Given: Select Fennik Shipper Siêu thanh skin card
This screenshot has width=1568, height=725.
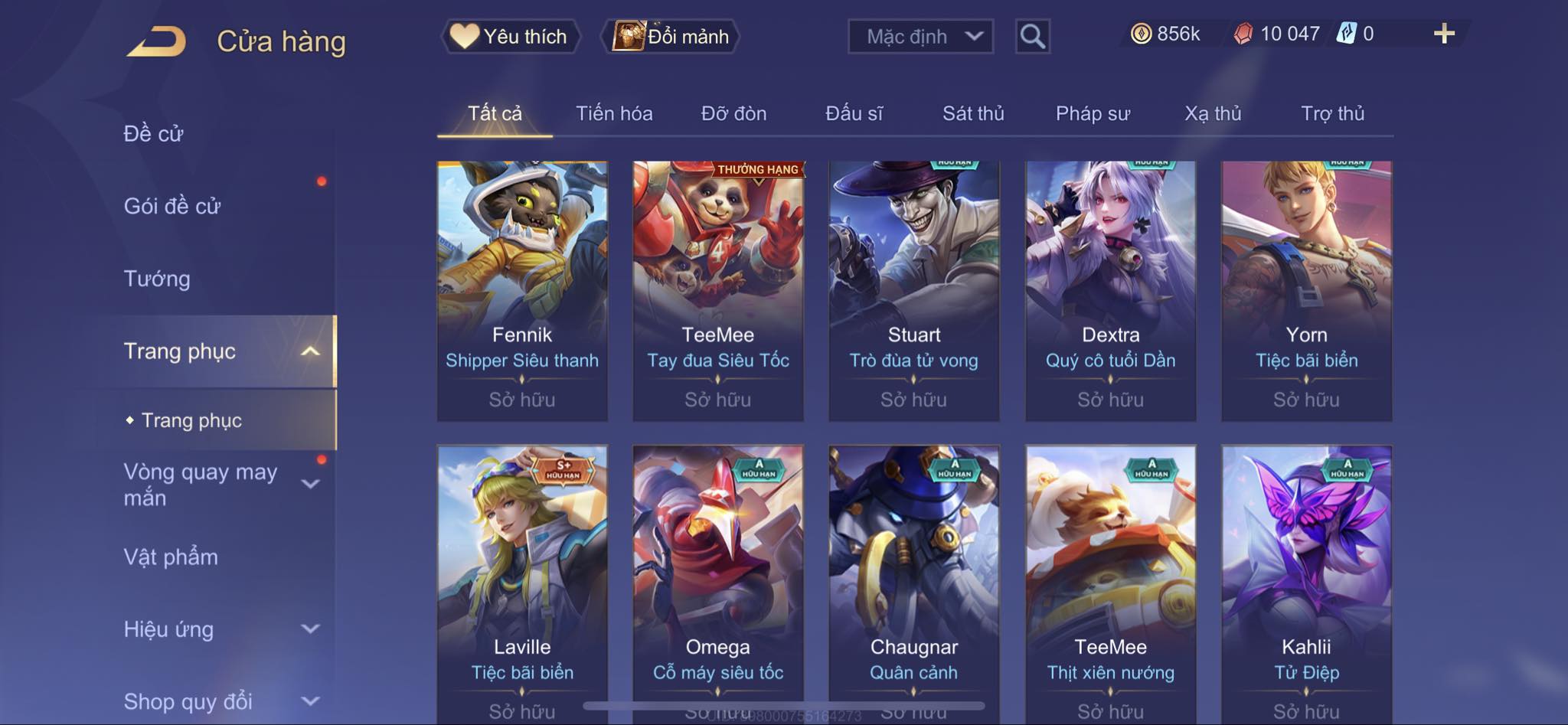Looking at the screenshot, I should (x=522, y=291).
